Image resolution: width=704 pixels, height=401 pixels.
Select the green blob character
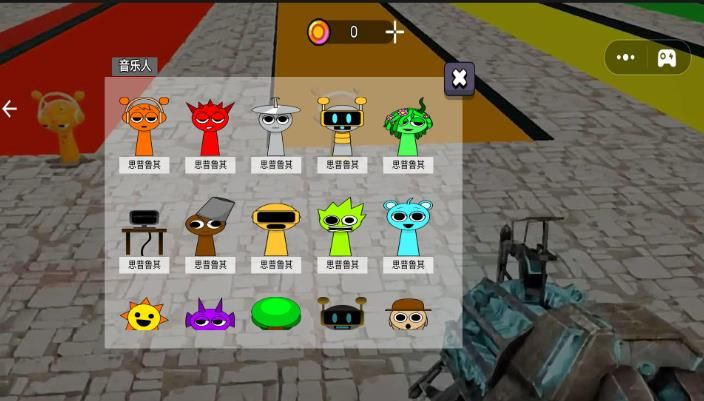pyautogui.click(x=276, y=314)
